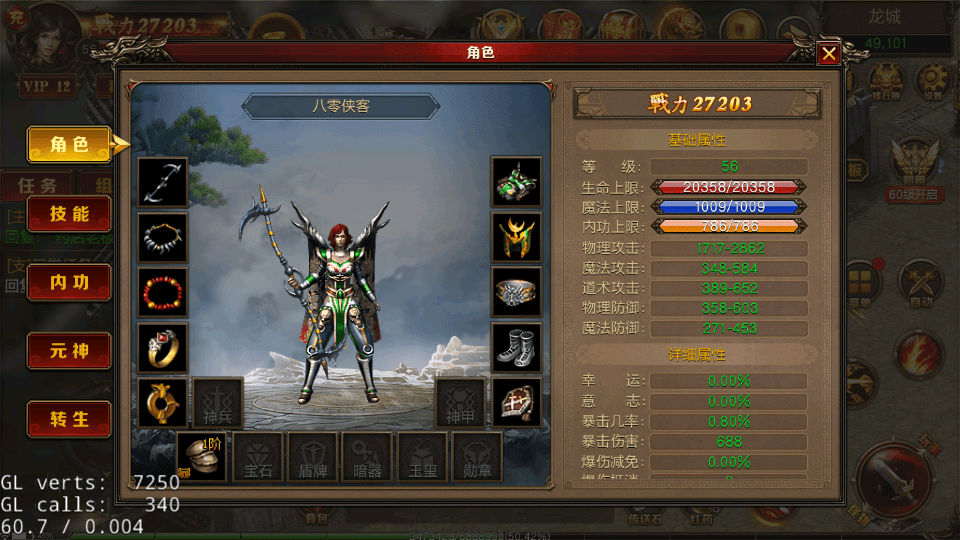Viewport: 960px width, 540px height.
Task: Open the 玉玺 jade seal slot
Action: tap(422, 457)
